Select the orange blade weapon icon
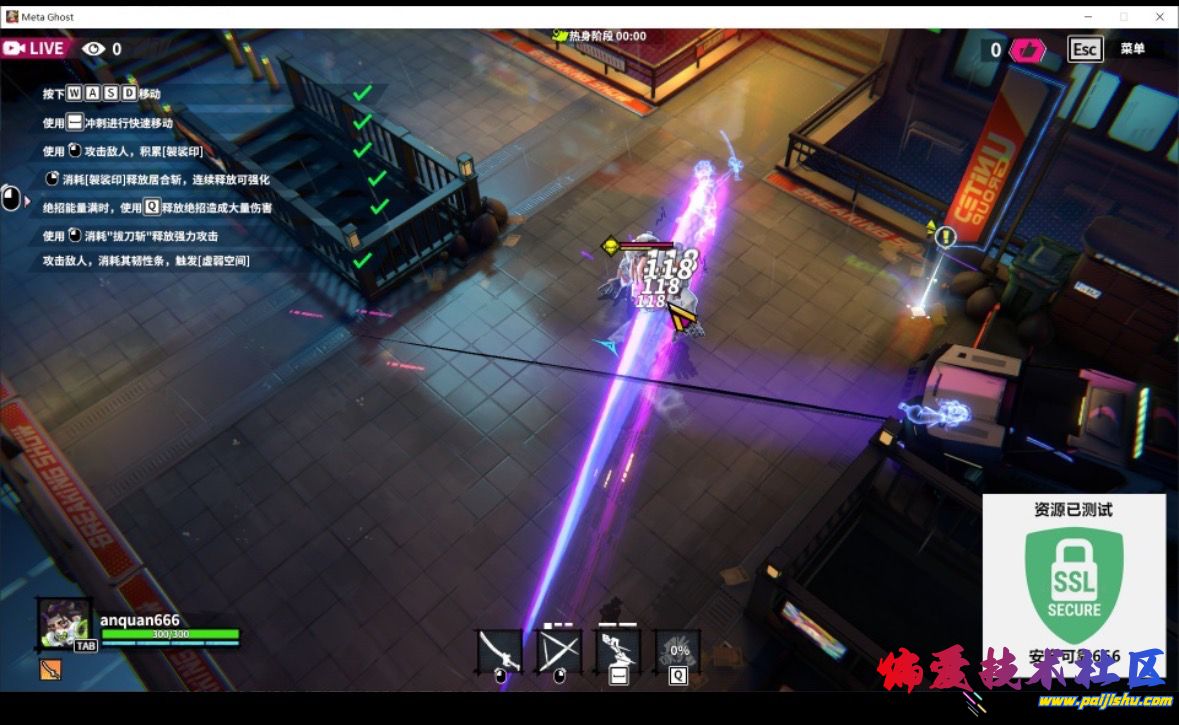The image size is (1179, 725). click(x=50, y=670)
